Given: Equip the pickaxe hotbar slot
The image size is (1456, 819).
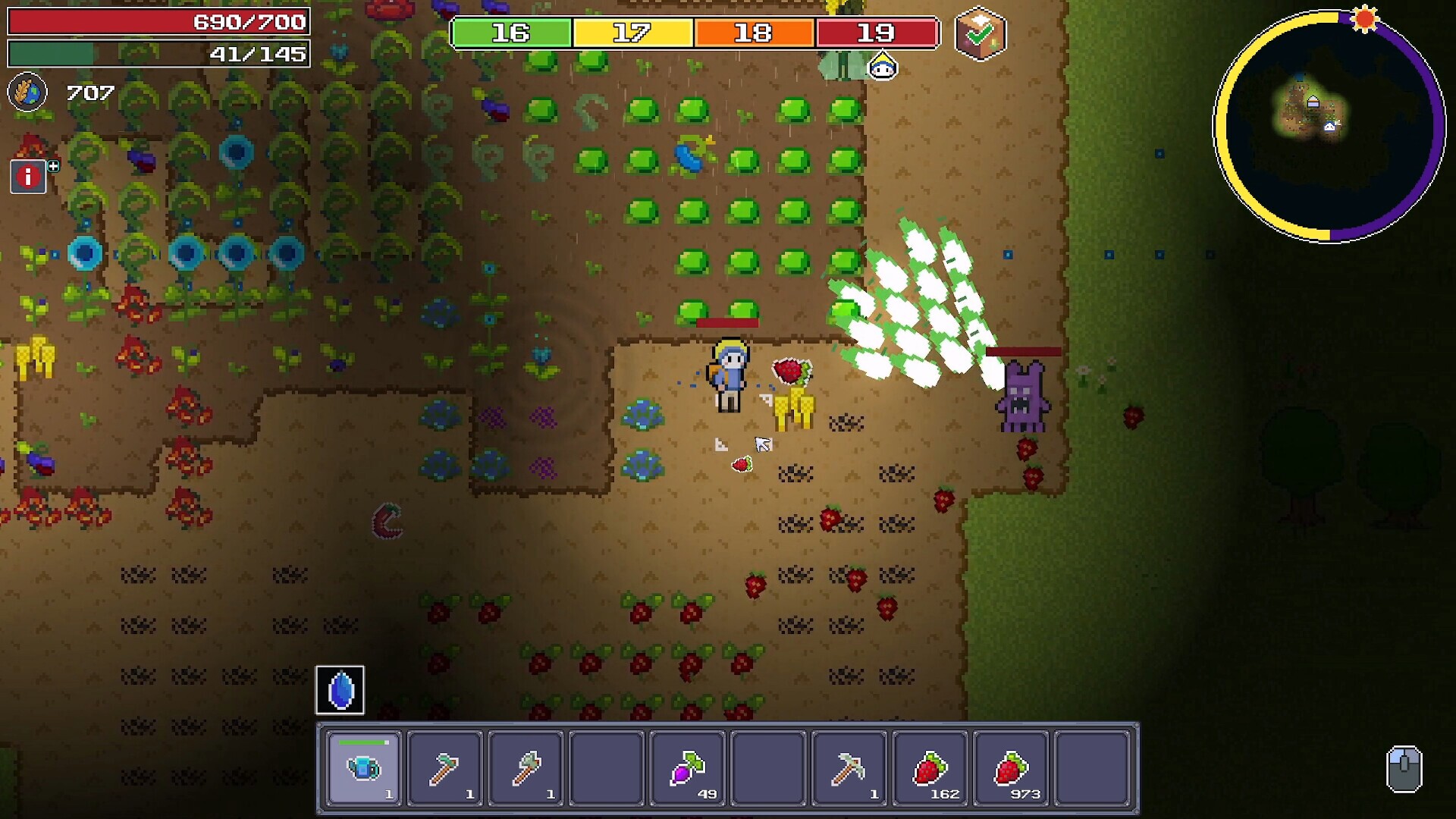Looking at the screenshot, I should coord(849,767).
